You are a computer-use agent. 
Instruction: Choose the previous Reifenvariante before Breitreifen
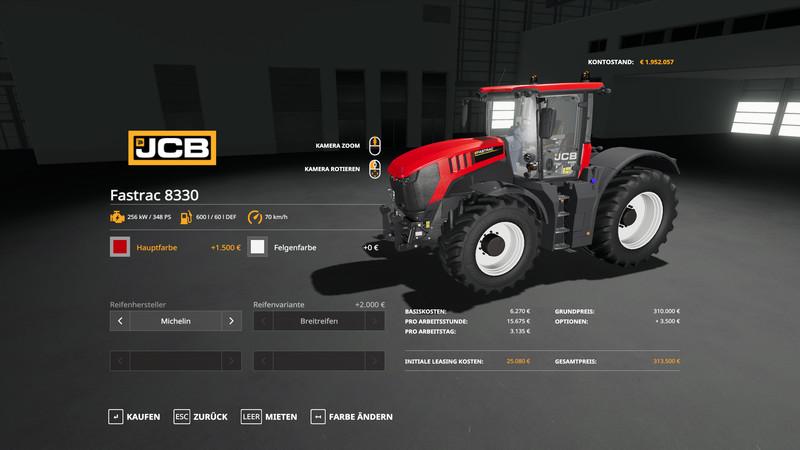264,321
